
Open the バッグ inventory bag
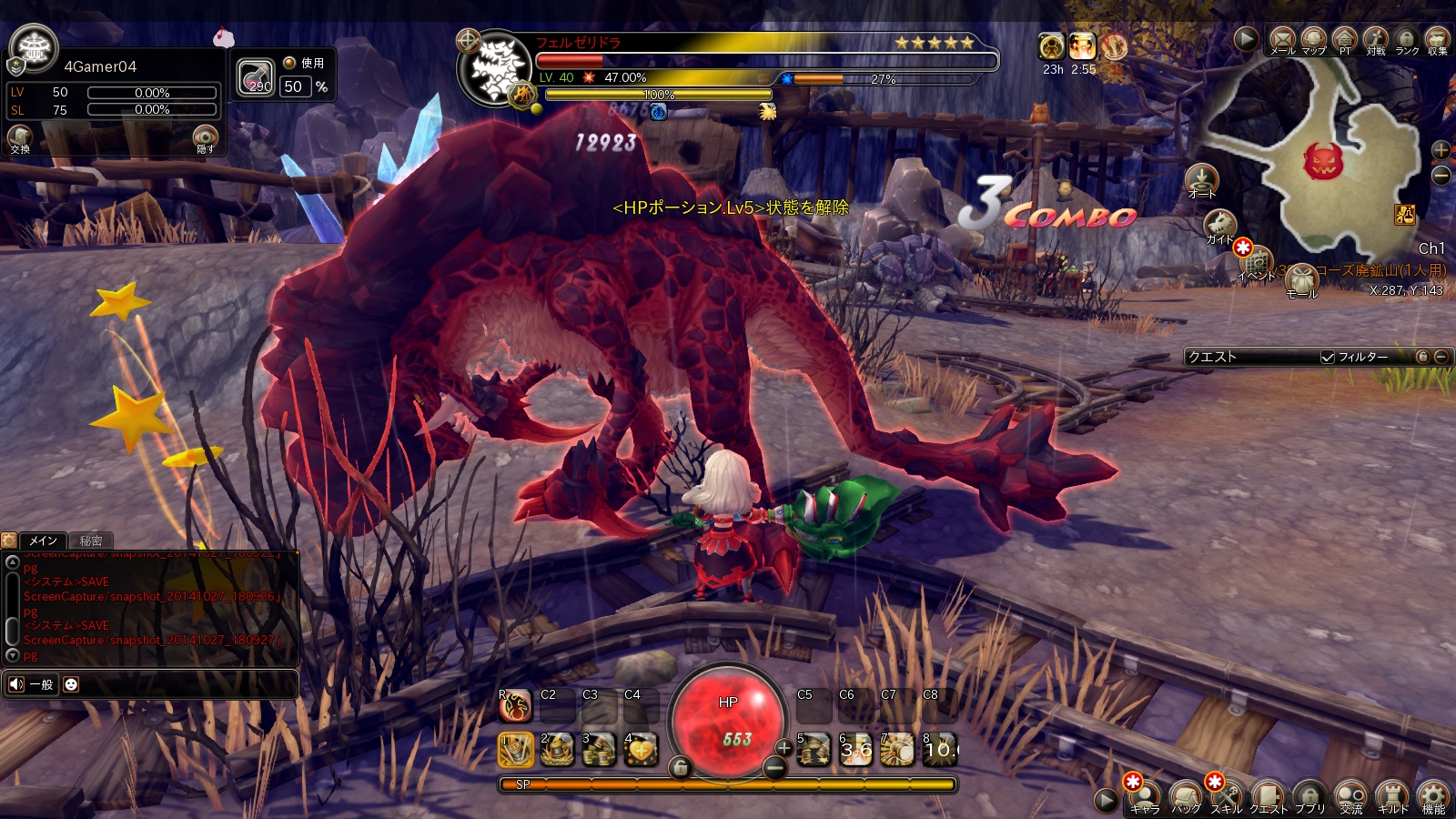click(1186, 796)
